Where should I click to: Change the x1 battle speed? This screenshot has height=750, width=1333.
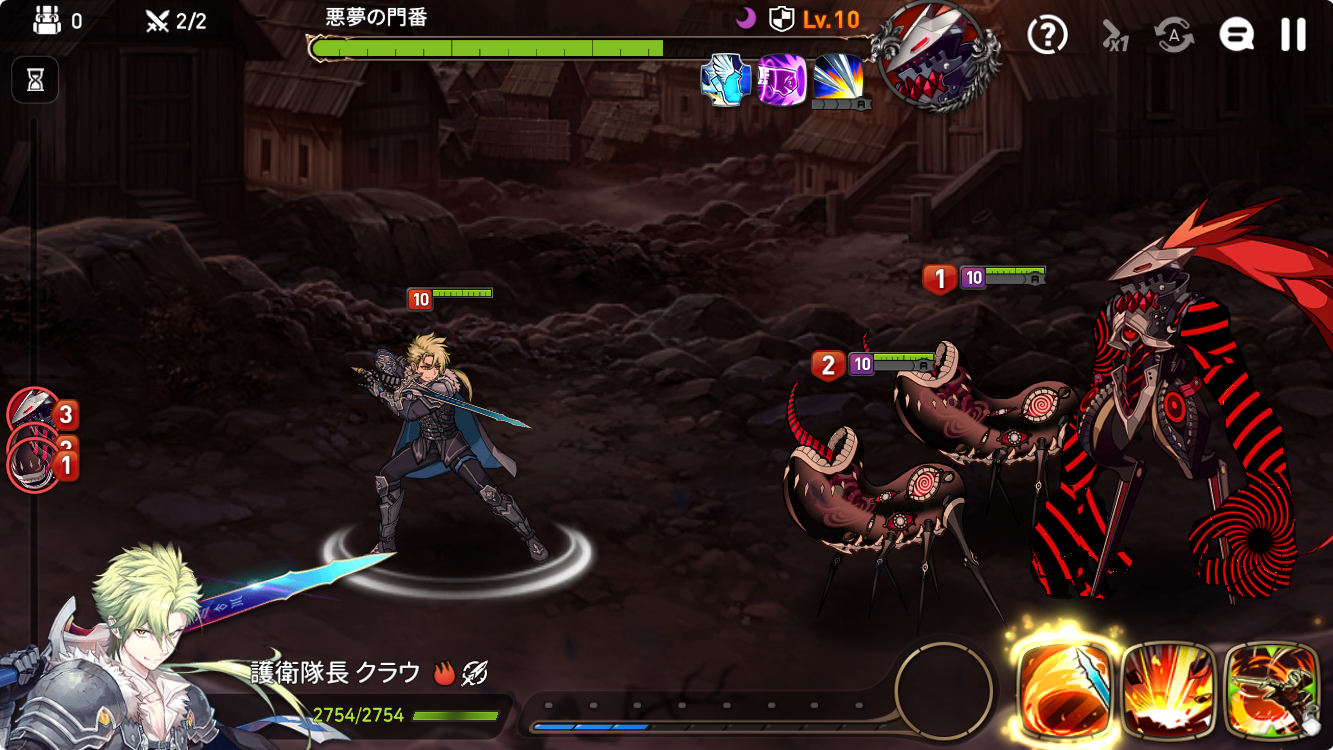click(1114, 36)
